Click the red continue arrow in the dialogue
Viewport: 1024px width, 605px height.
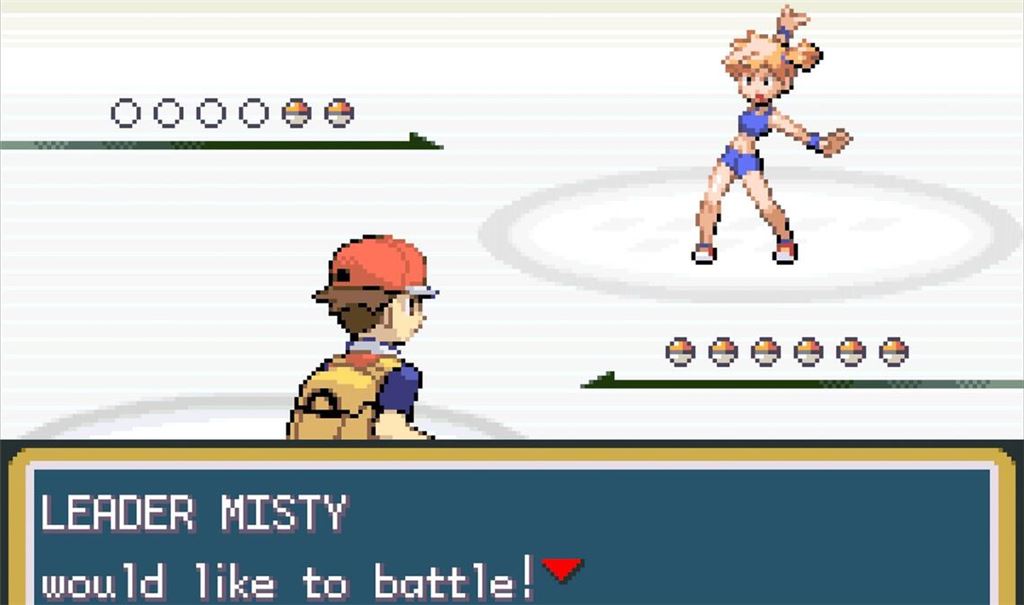click(562, 569)
